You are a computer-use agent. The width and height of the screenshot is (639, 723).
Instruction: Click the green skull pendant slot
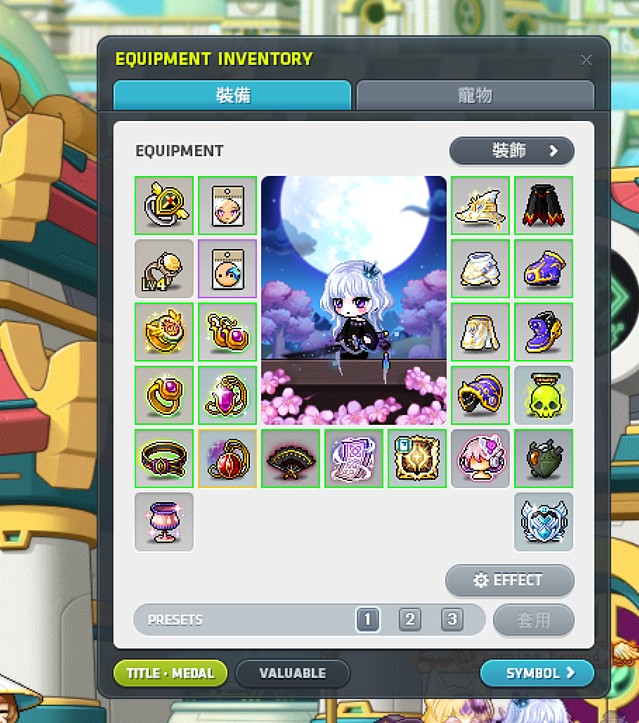[x=544, y=395]
